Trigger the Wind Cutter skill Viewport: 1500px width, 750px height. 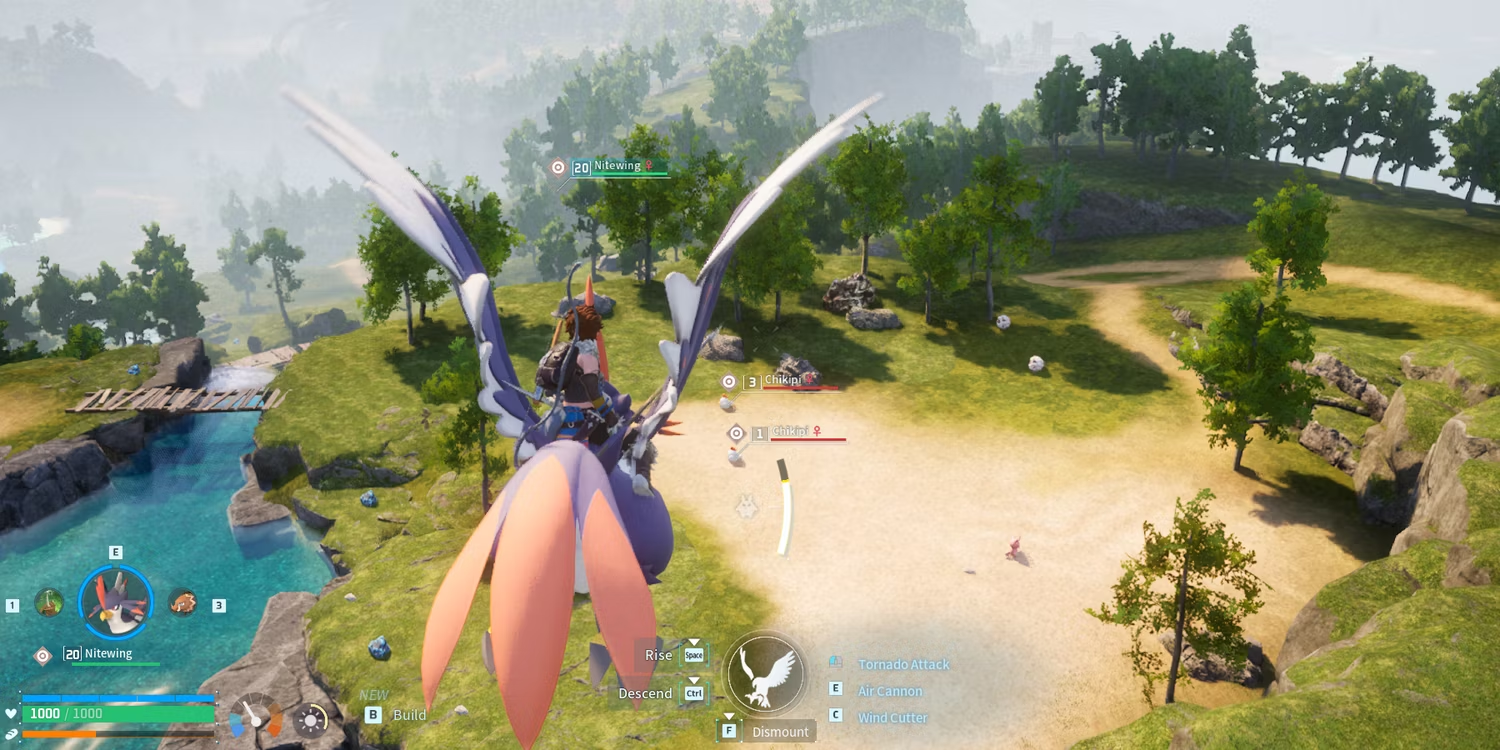892,718
